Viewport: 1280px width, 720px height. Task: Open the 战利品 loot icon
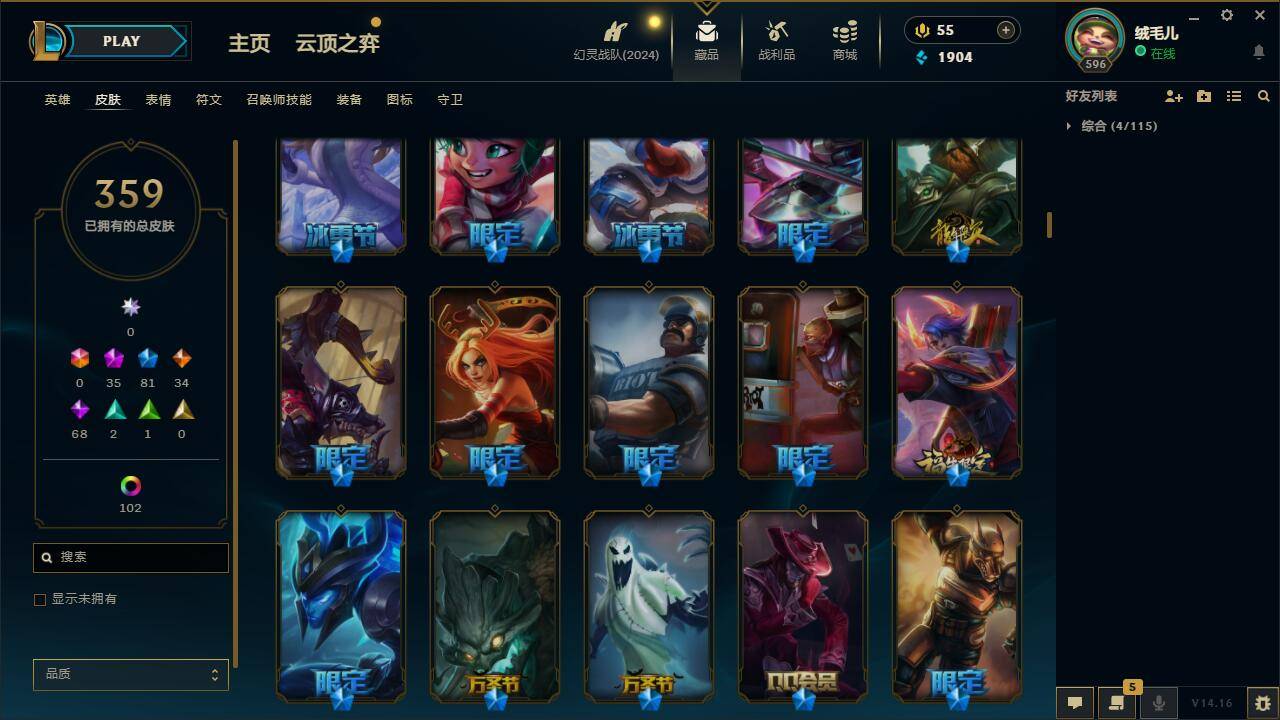[x=776, y=40]
